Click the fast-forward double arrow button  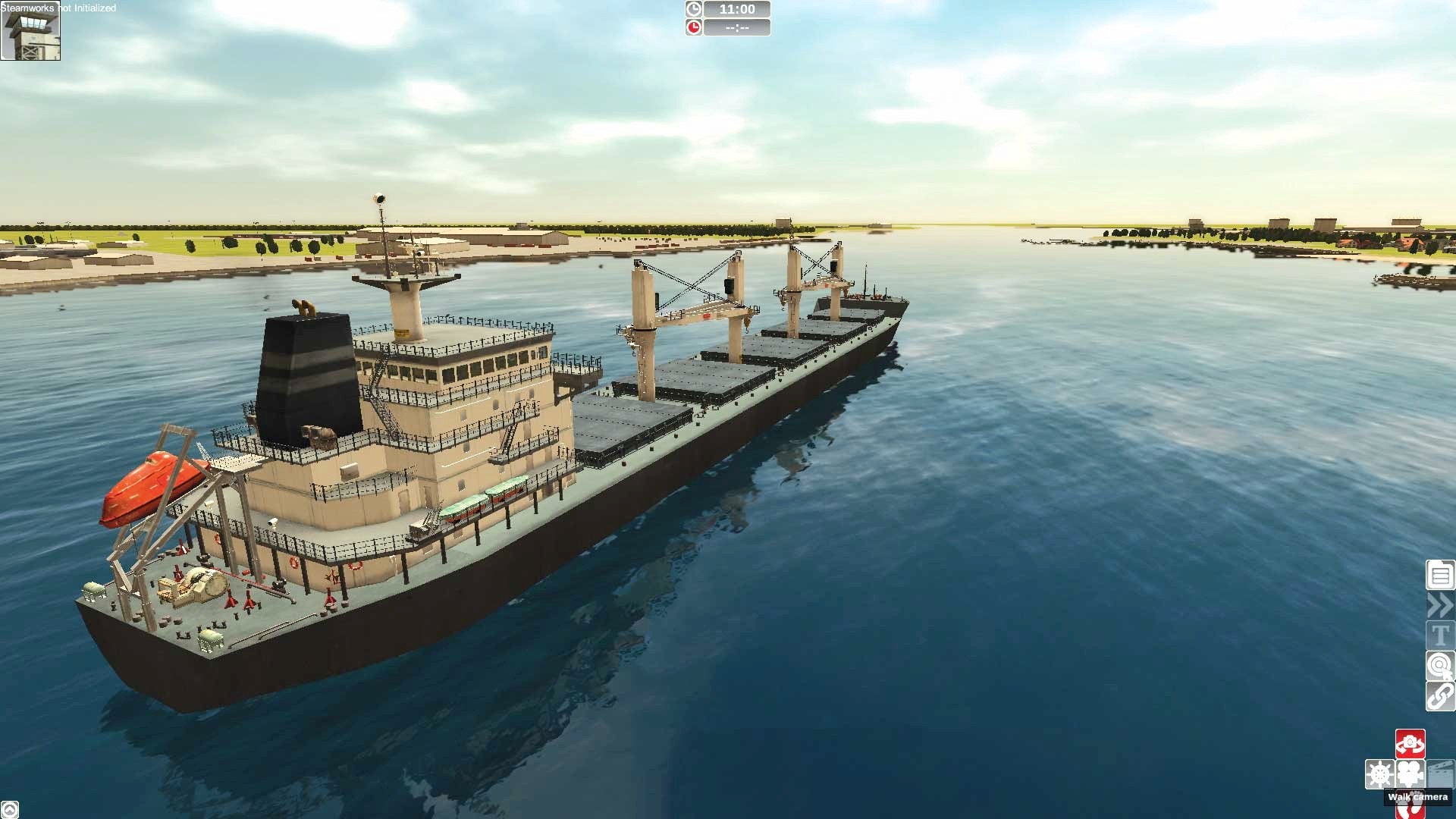pyautogui.click(x=1440, y=605)
